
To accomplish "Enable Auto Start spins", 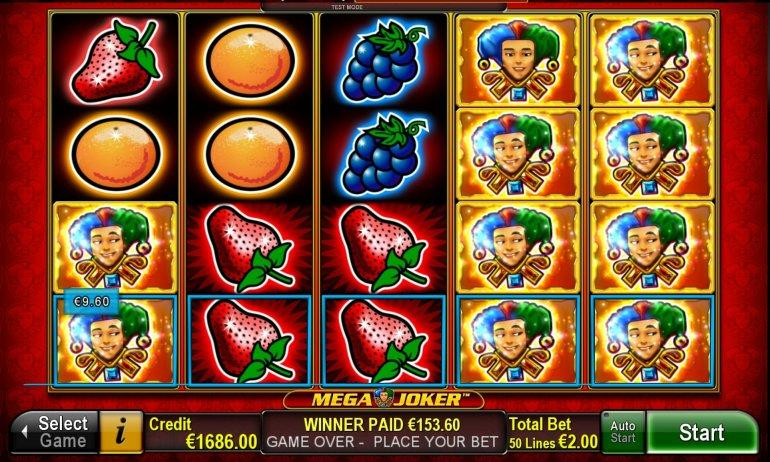I will [x=622, y=433].
